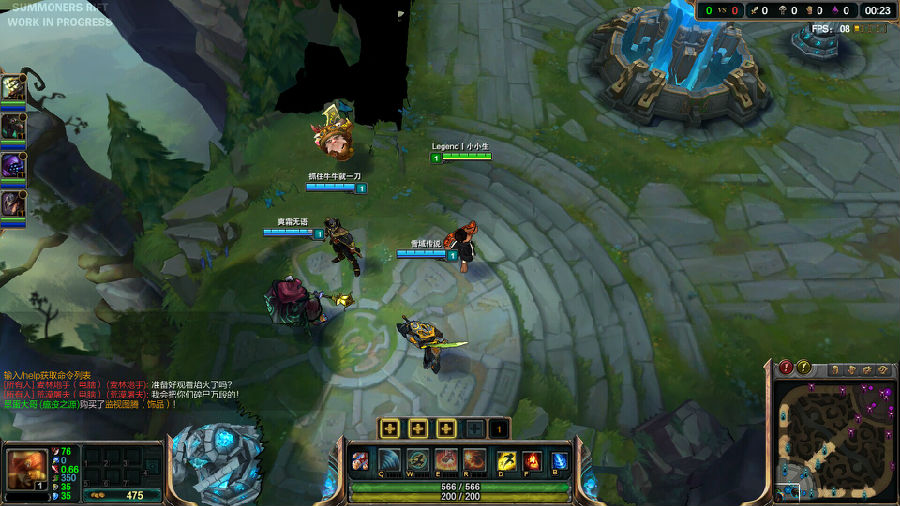
Task: Use the E ability icon
Action: pos(446,461)
